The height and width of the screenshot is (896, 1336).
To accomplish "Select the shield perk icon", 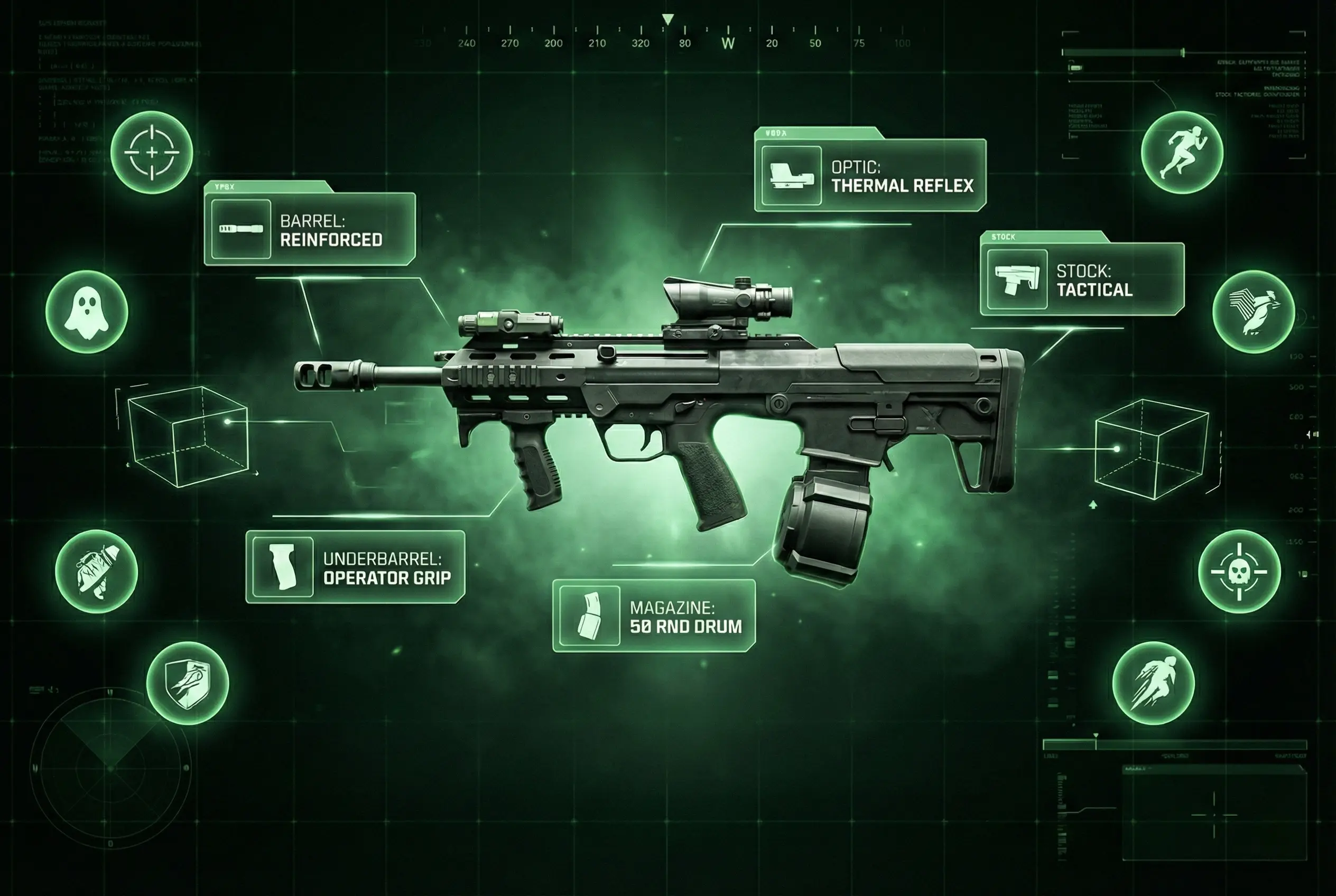I will pyautogui.click(x=188, y=684).
